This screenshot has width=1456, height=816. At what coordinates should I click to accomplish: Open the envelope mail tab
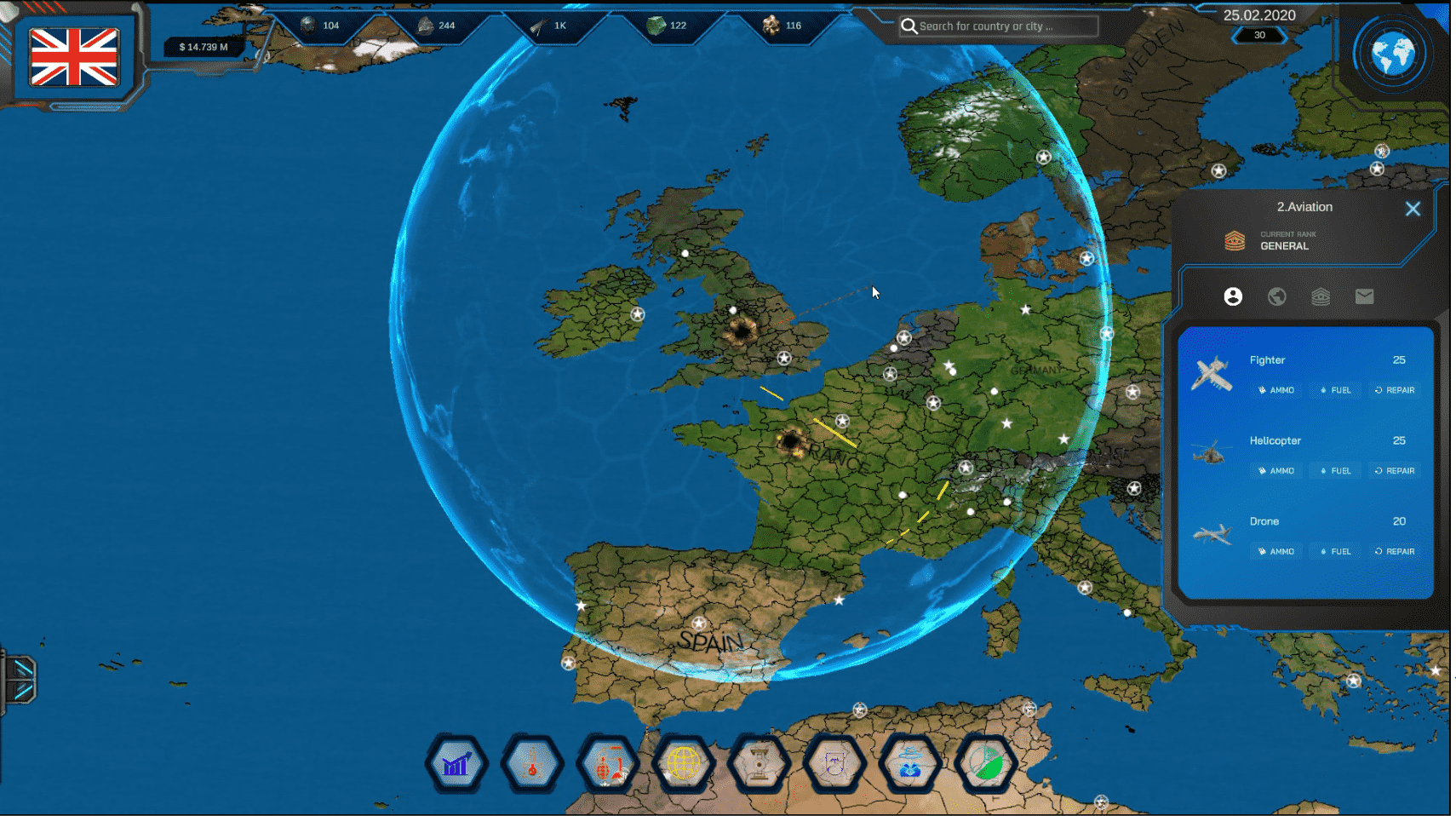click(x=1364, y=296)
